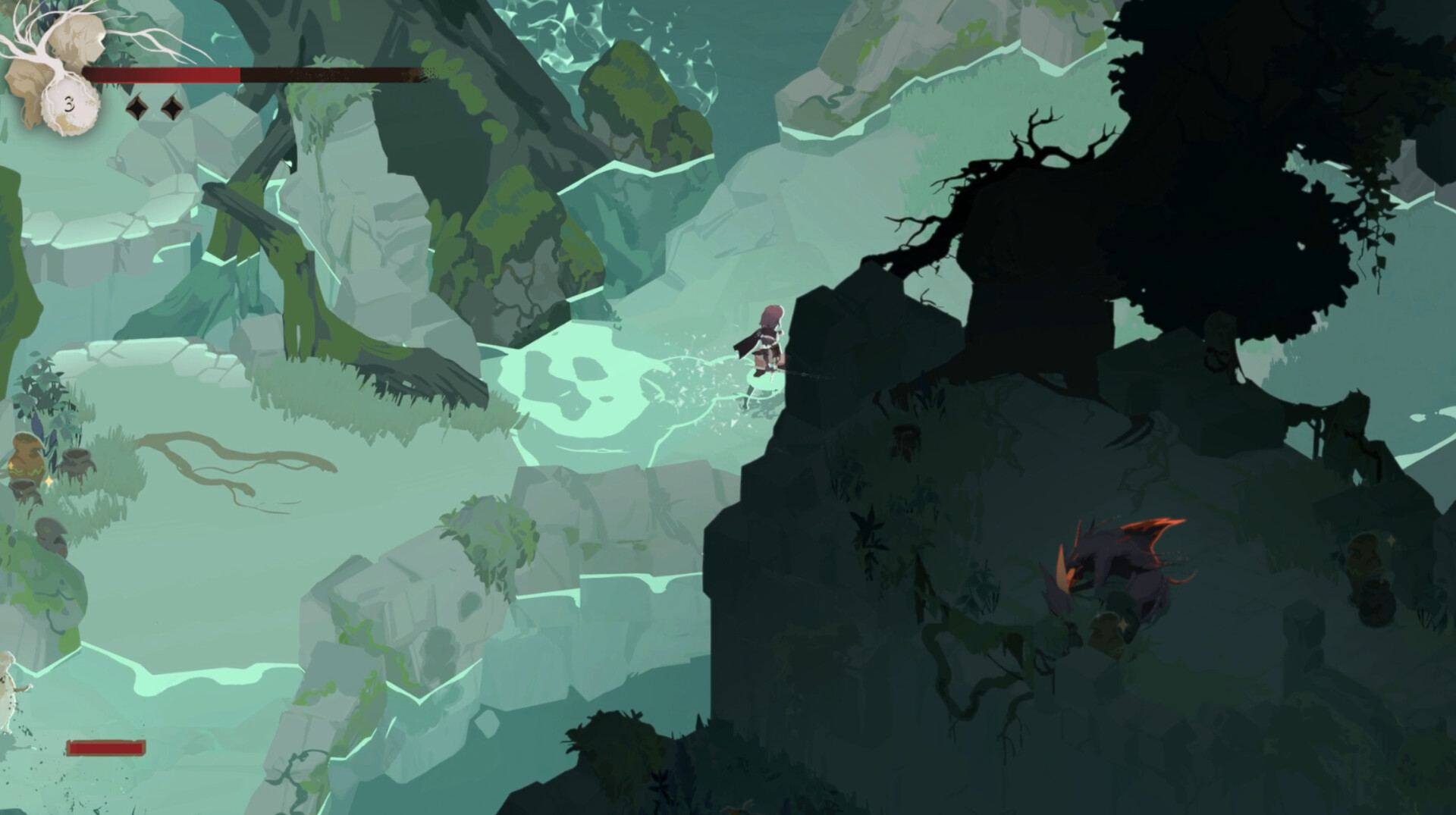
Task: Select the stone showing the number 3
Action: pos(70,105)
